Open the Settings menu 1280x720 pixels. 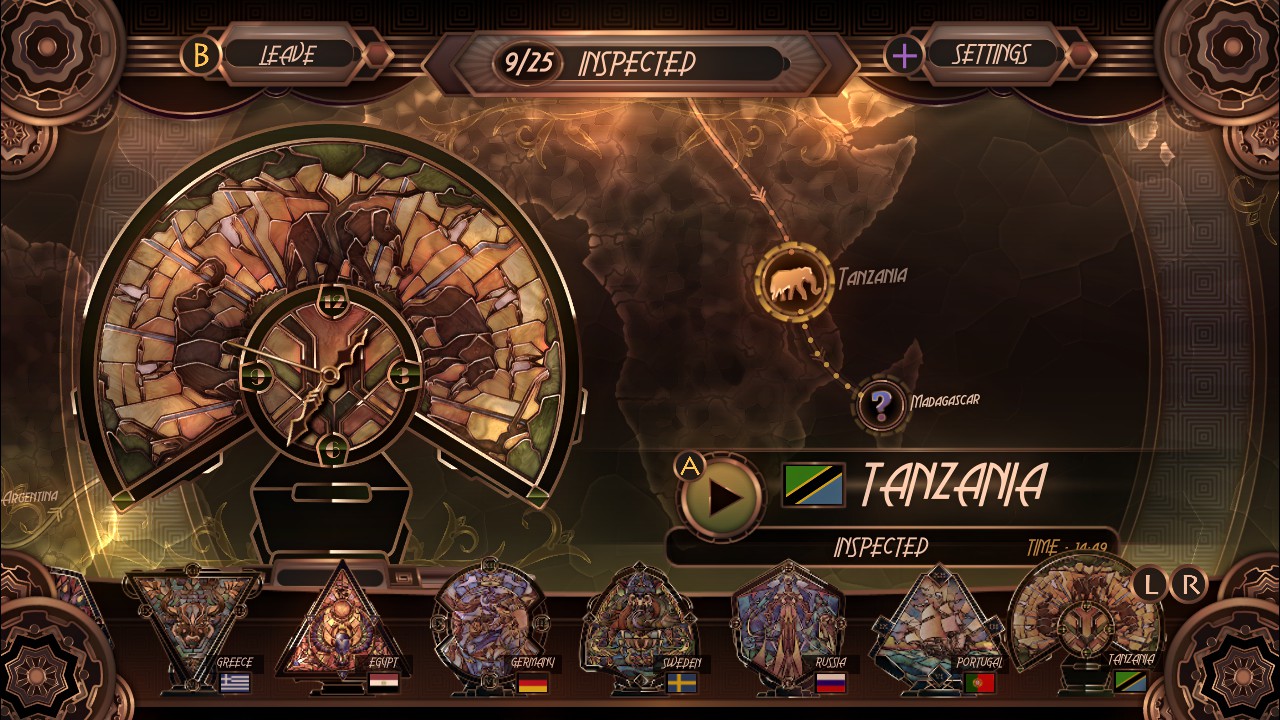(x=991, y=55)
